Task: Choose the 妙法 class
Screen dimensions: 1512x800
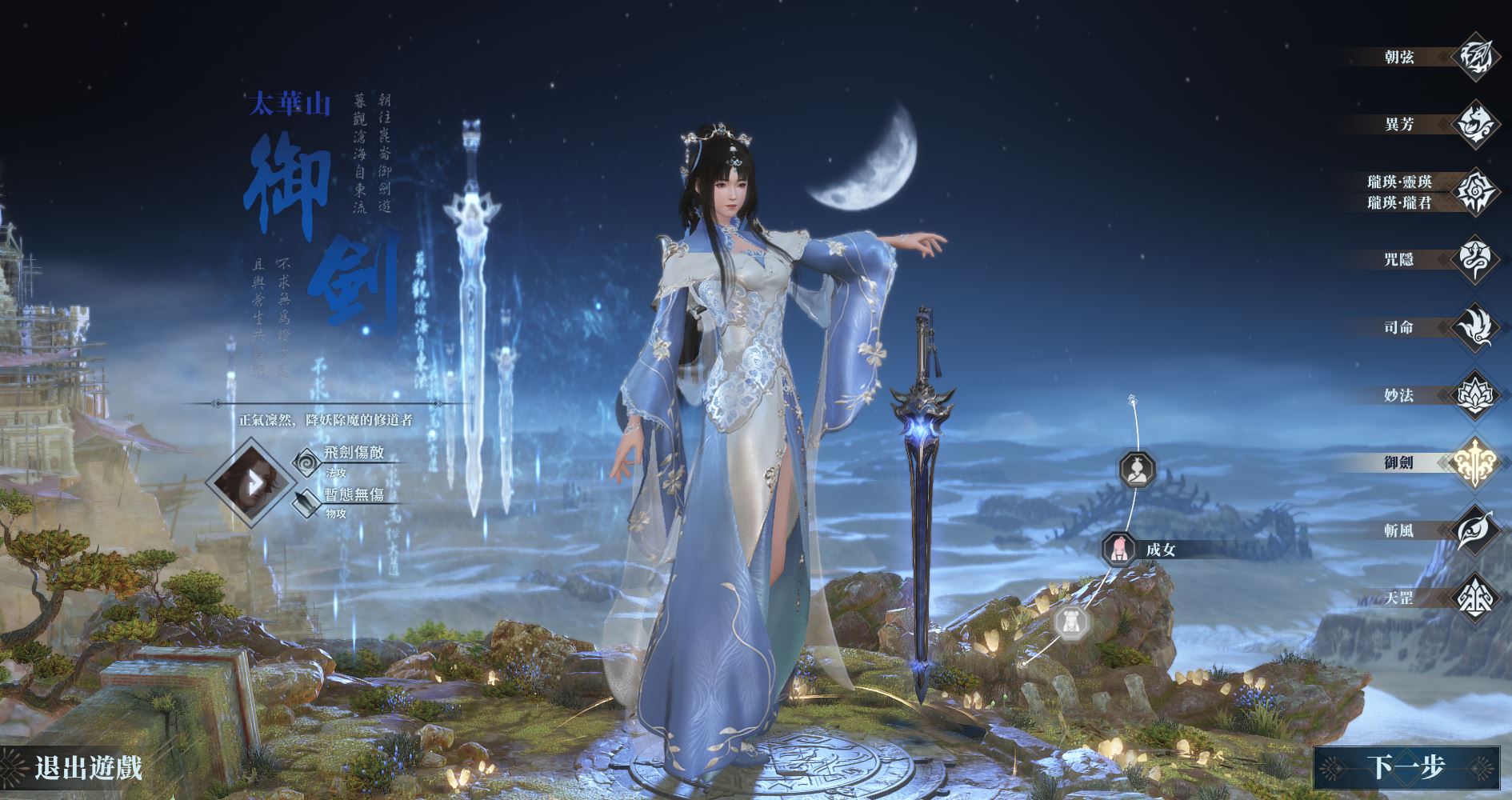Action: [x=1474, y=394]
